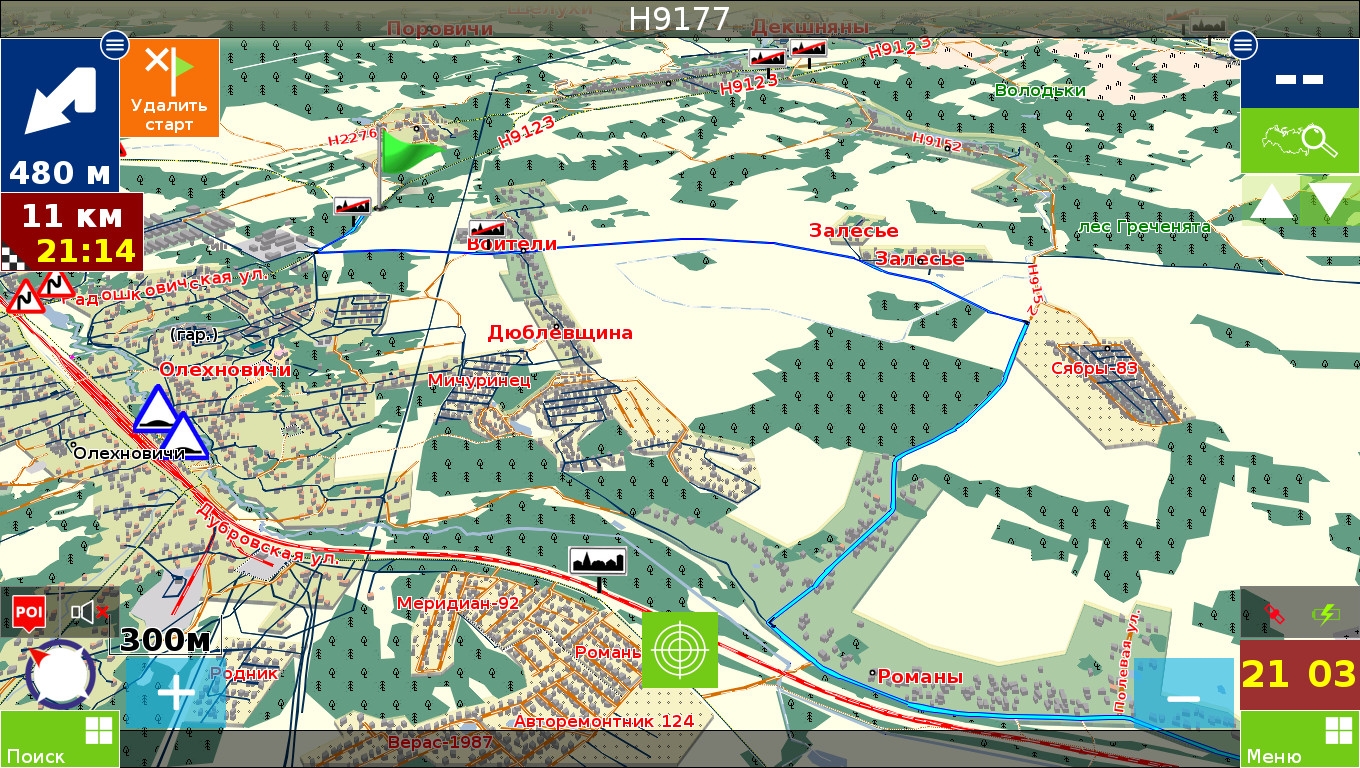Click the green battery charging indicator

1327,612
